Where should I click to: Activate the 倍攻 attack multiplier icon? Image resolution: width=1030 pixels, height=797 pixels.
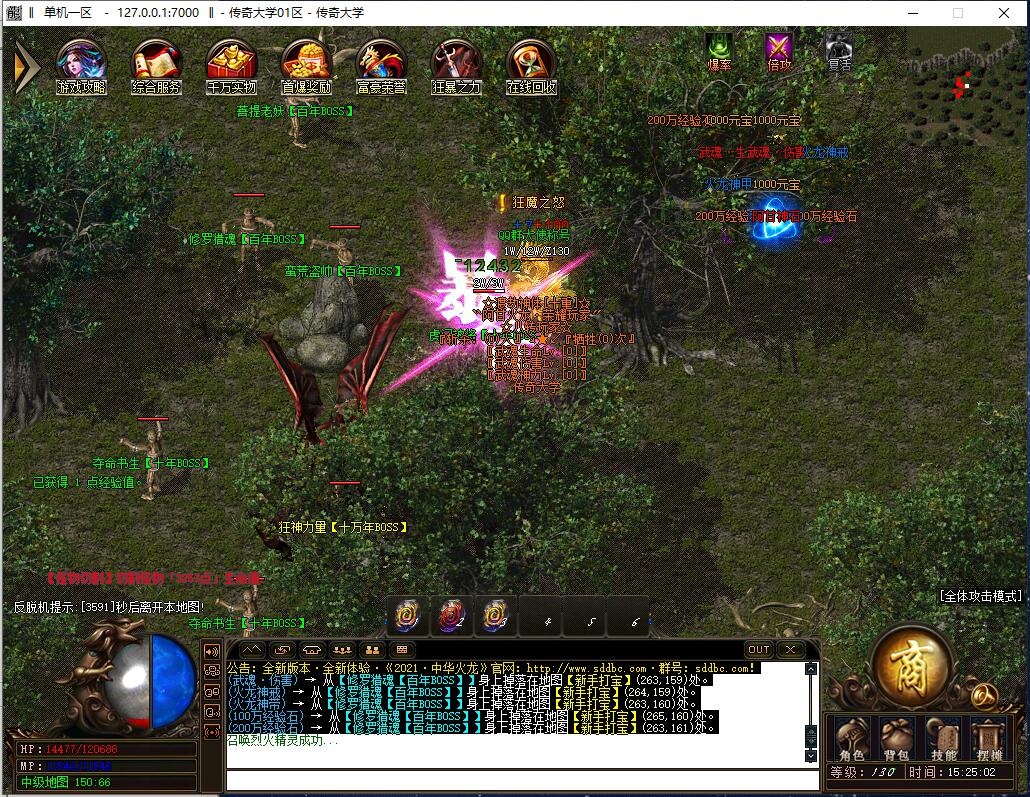(779, 48)
